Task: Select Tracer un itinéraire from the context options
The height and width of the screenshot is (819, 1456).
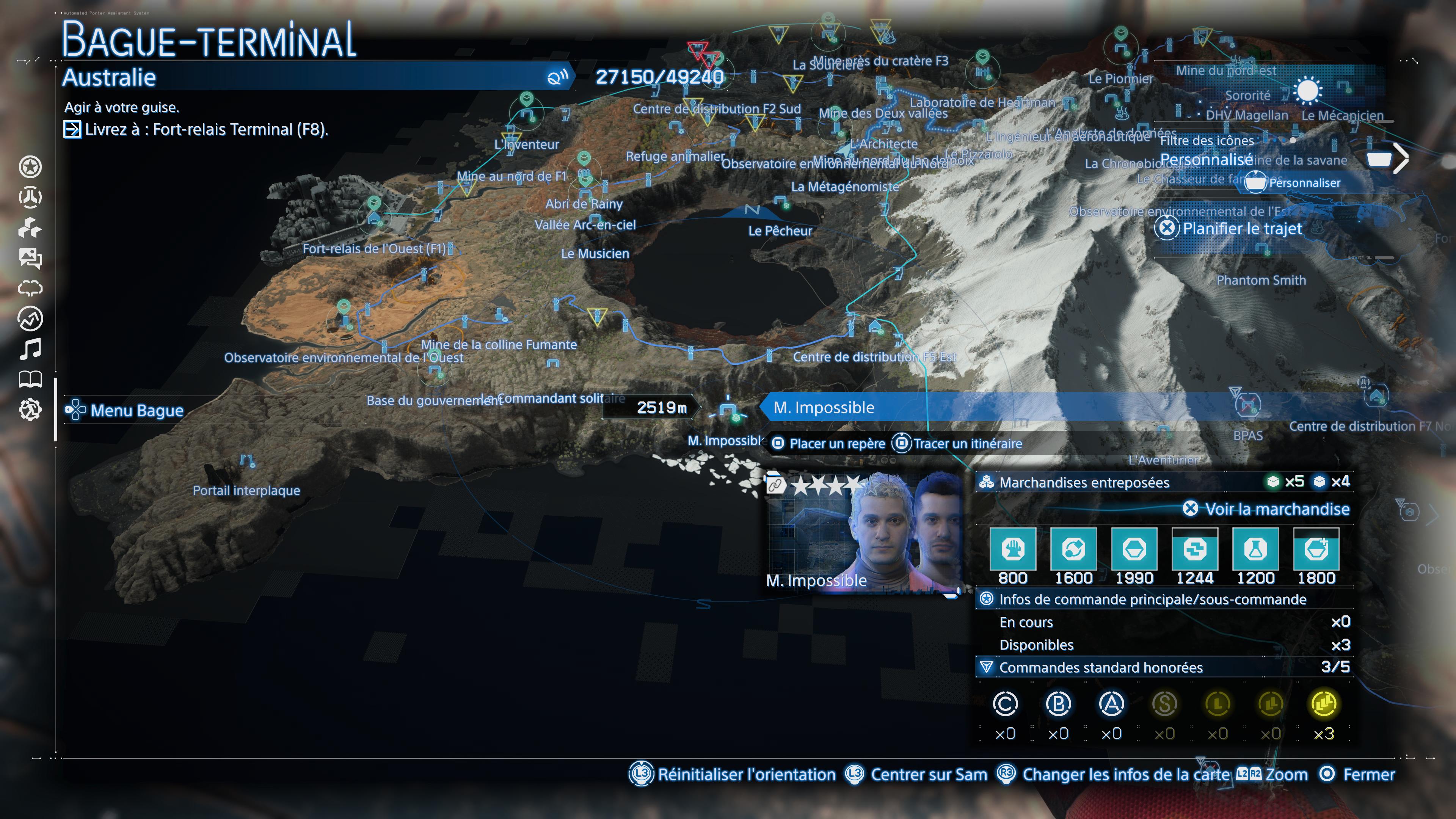Action: [968, 444]
